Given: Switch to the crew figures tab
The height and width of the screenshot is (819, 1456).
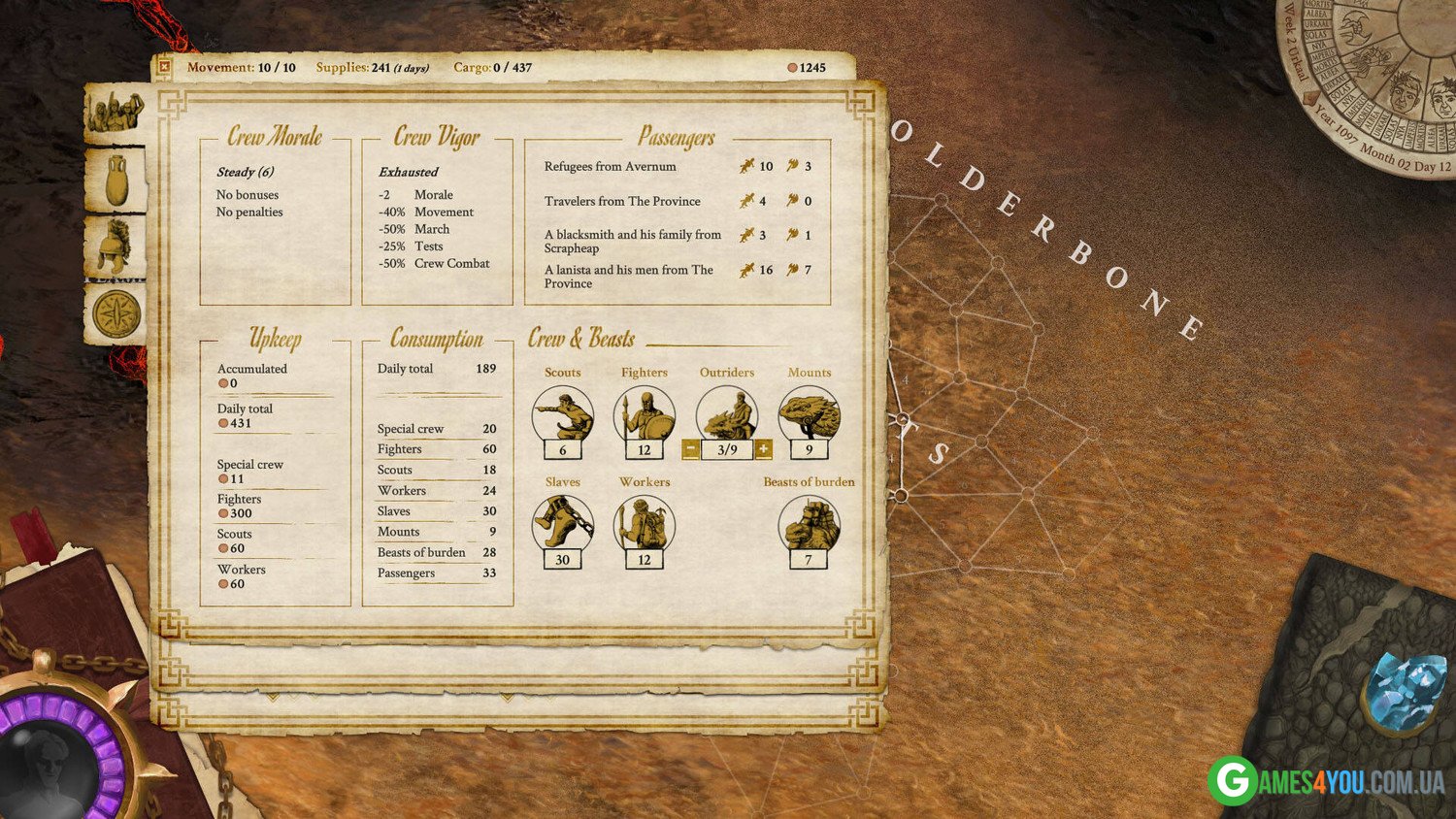Looking at the screenshot, I should [x=116, y=114].
